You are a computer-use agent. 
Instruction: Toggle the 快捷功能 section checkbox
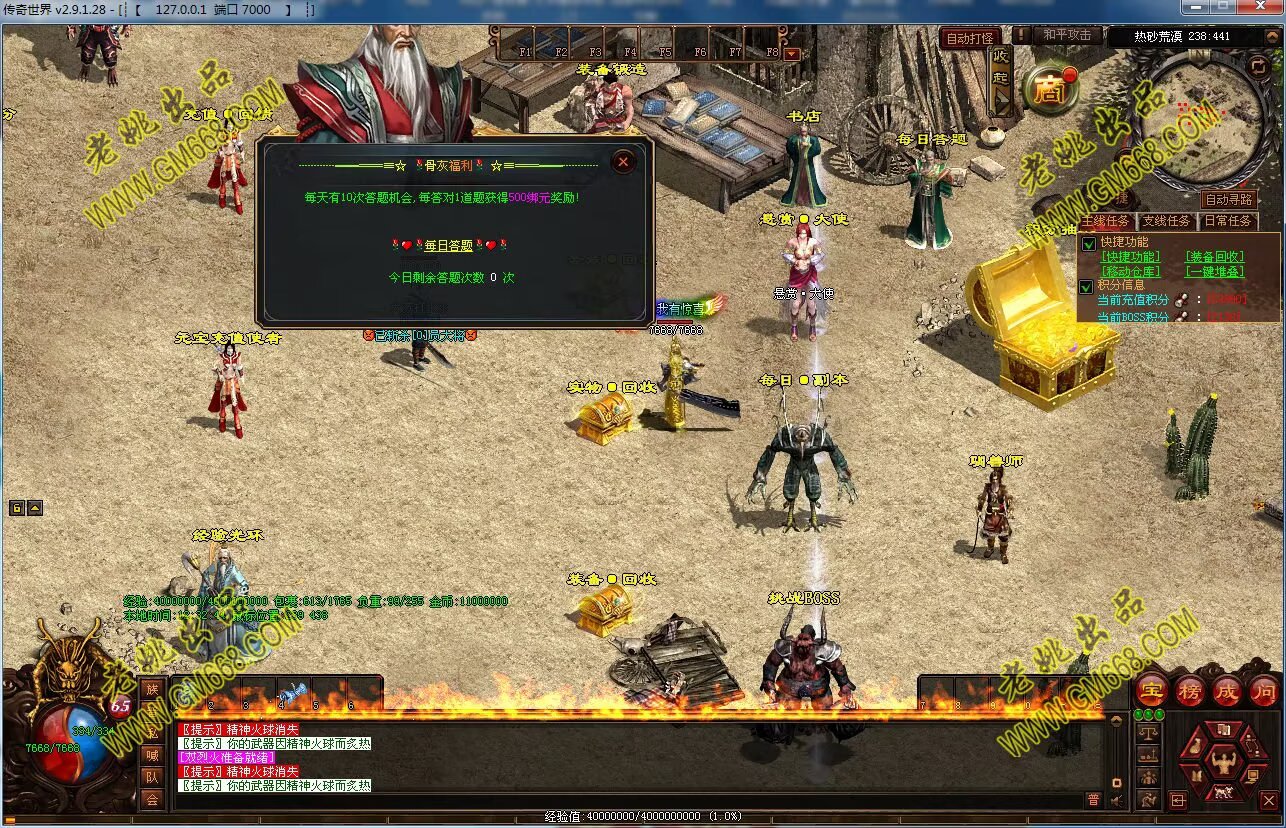coord(1089,243)
